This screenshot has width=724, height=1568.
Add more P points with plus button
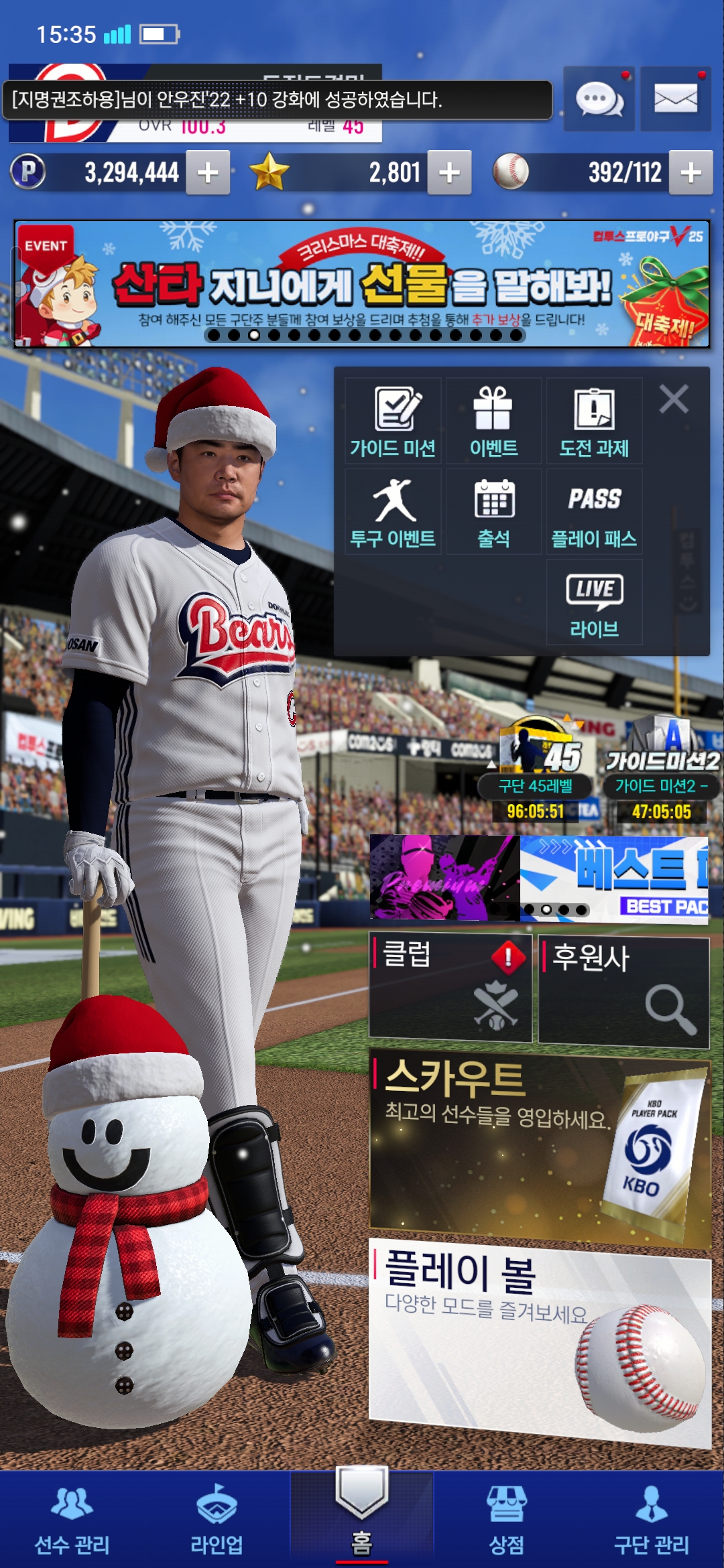(x=208, y=173)
